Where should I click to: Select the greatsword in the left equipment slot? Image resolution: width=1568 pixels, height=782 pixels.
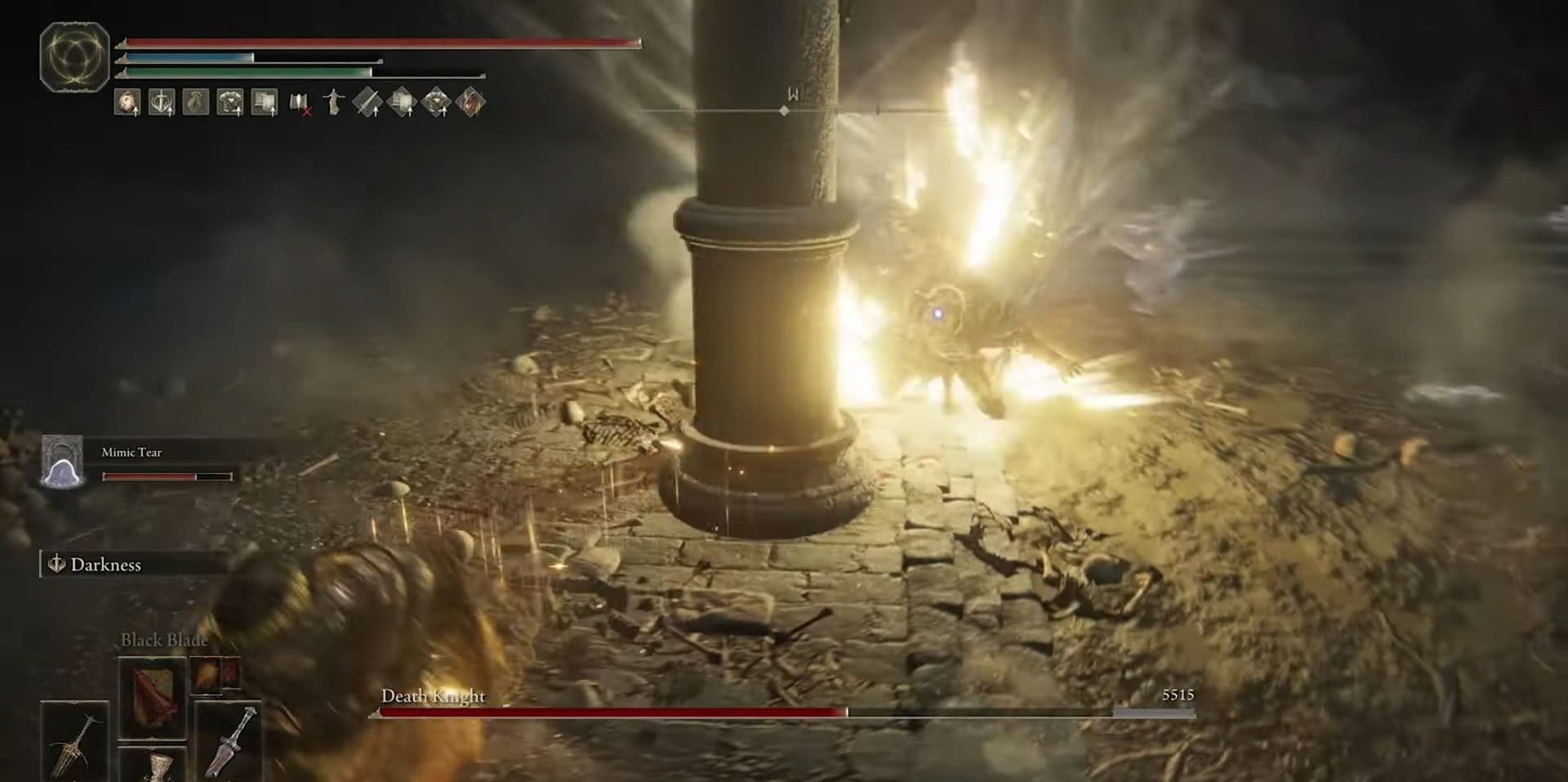pyautogui.click(x=73, y=744)
